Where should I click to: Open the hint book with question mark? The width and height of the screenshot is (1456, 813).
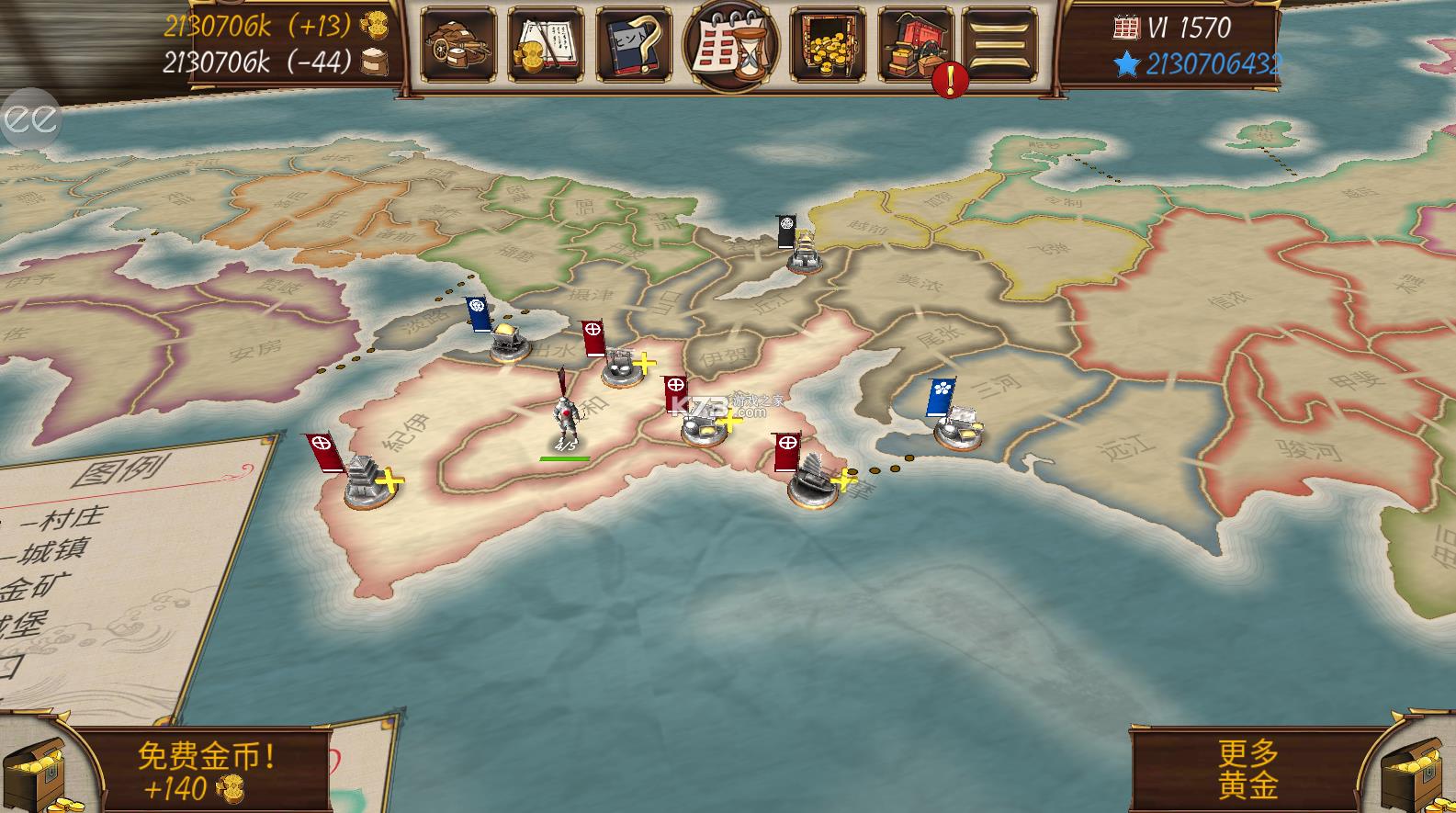[x=633, y=44]
